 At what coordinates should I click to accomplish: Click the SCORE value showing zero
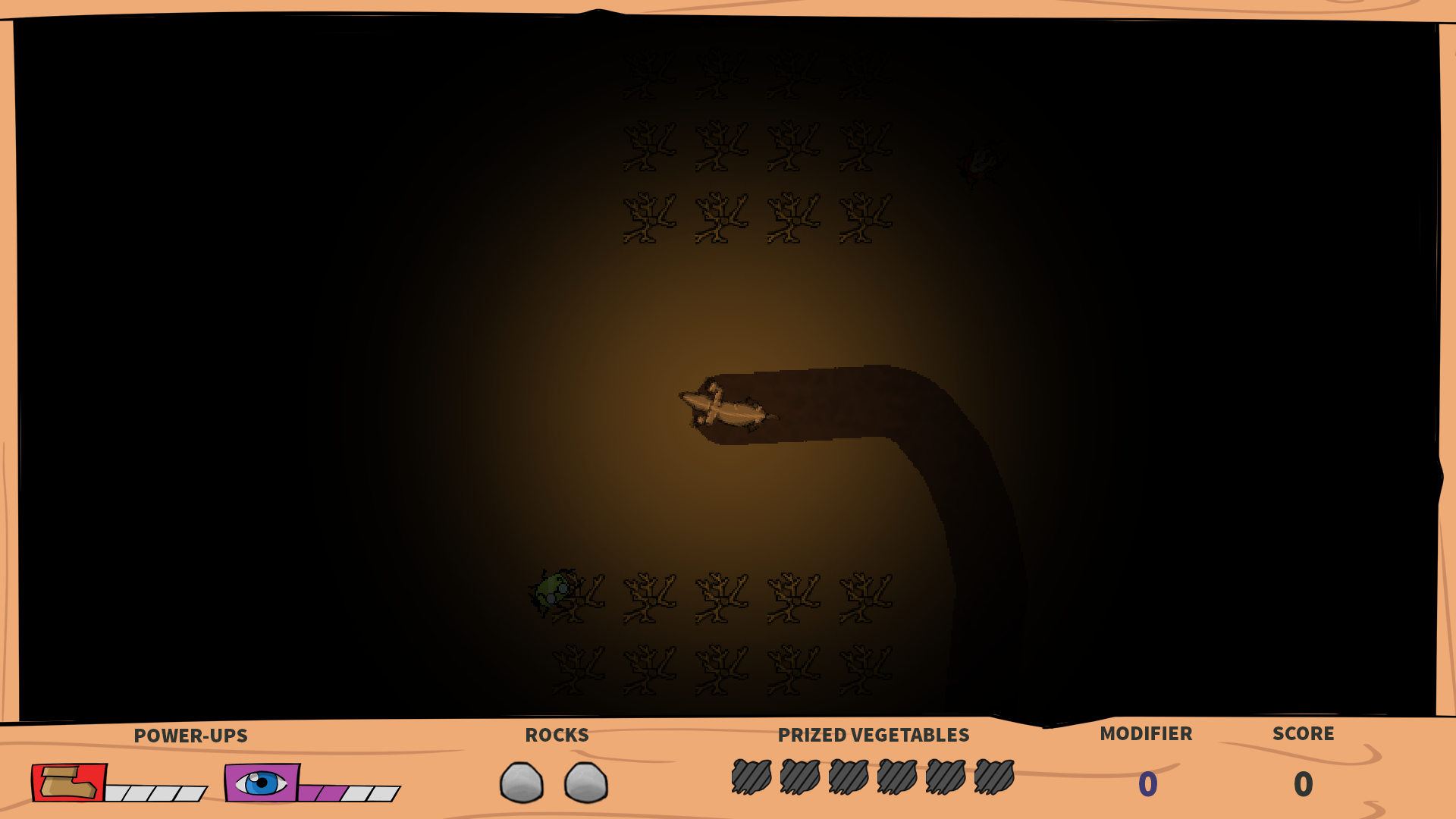click(1303, 785)
